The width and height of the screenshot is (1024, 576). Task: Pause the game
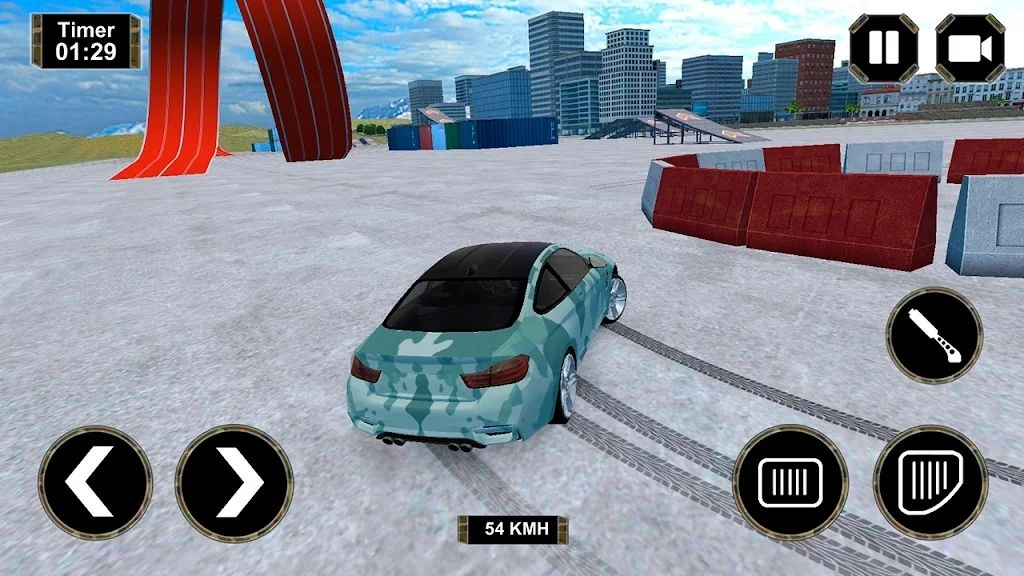coord(883,47)
